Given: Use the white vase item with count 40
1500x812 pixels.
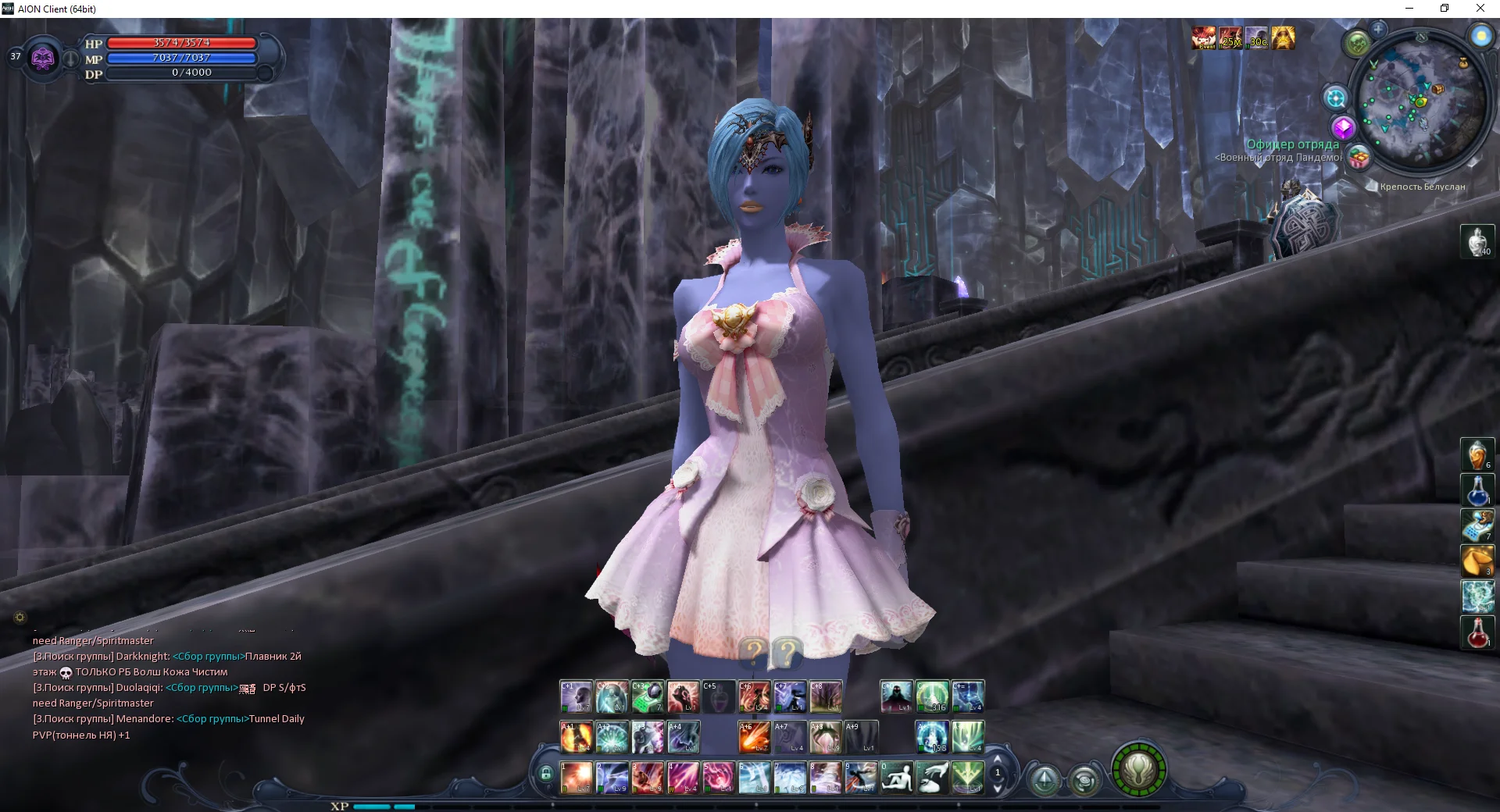Looking at the screenshot, I should 1477,241.
